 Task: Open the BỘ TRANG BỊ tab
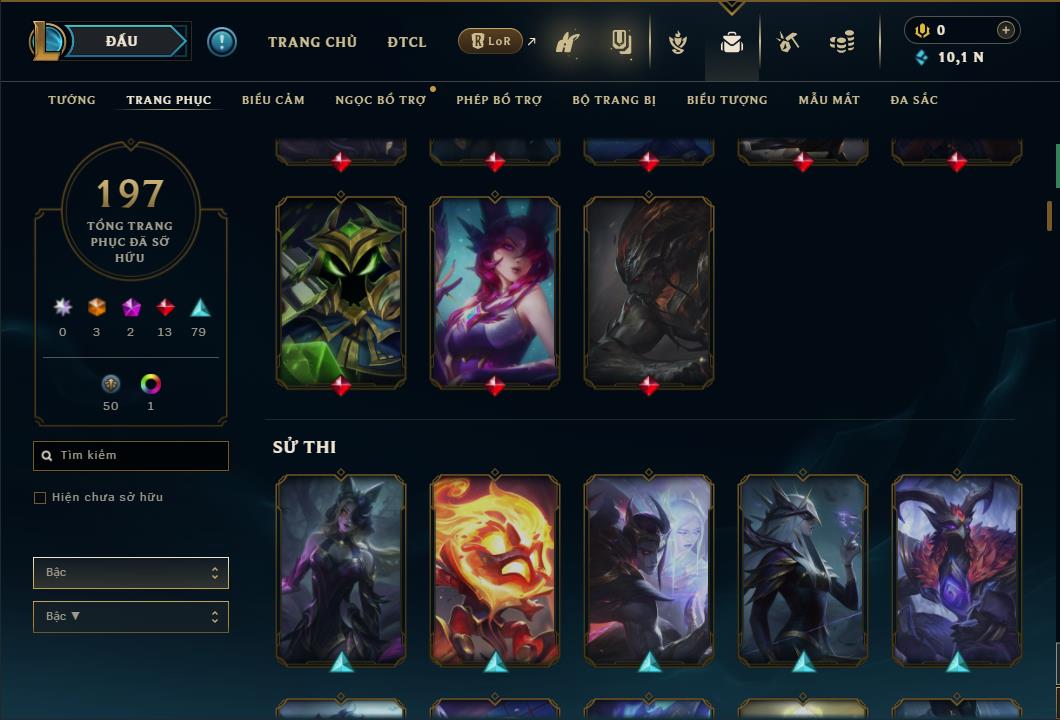click(x=614, y=100)
